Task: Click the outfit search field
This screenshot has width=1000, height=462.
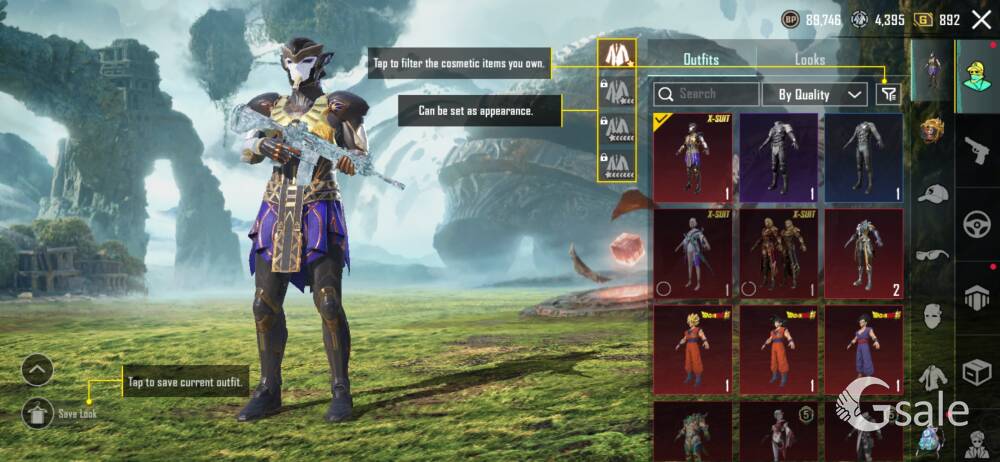Action: pyautogui.click(x=706, y=94)
